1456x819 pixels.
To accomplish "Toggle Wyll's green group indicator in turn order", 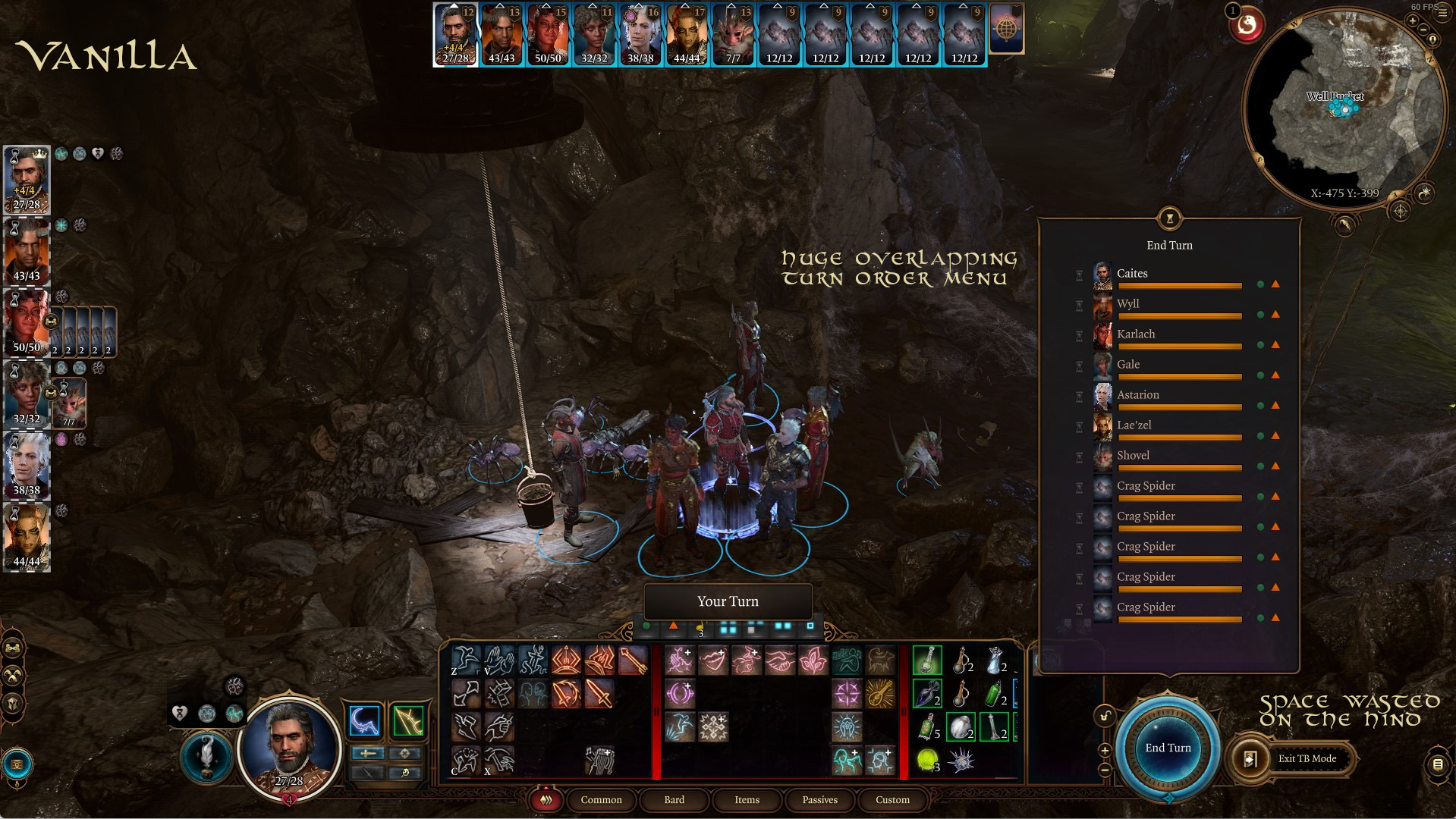I will [1260, 315].
